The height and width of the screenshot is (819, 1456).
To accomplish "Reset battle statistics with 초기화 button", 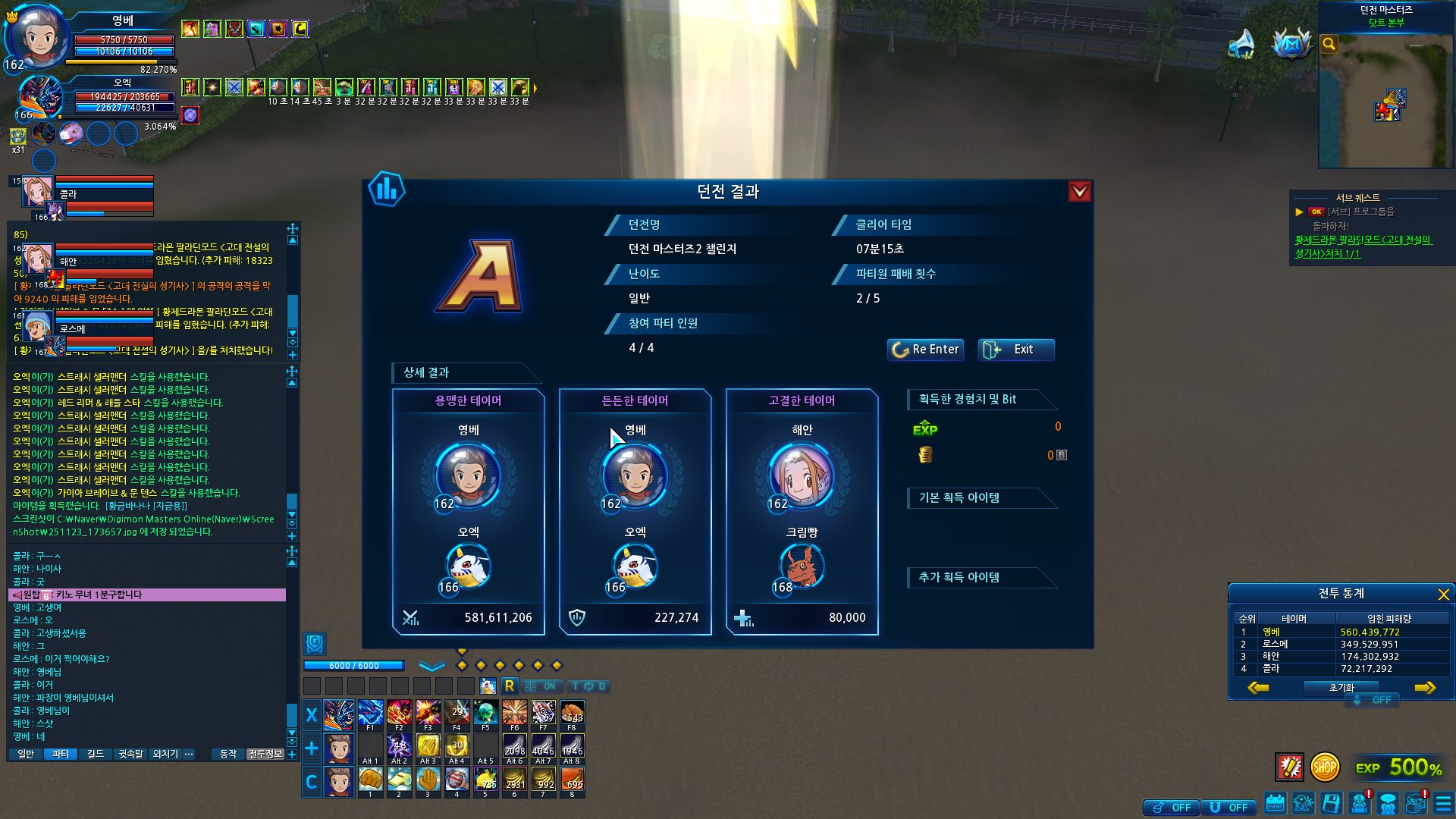I will click(x=1341, y=688).
